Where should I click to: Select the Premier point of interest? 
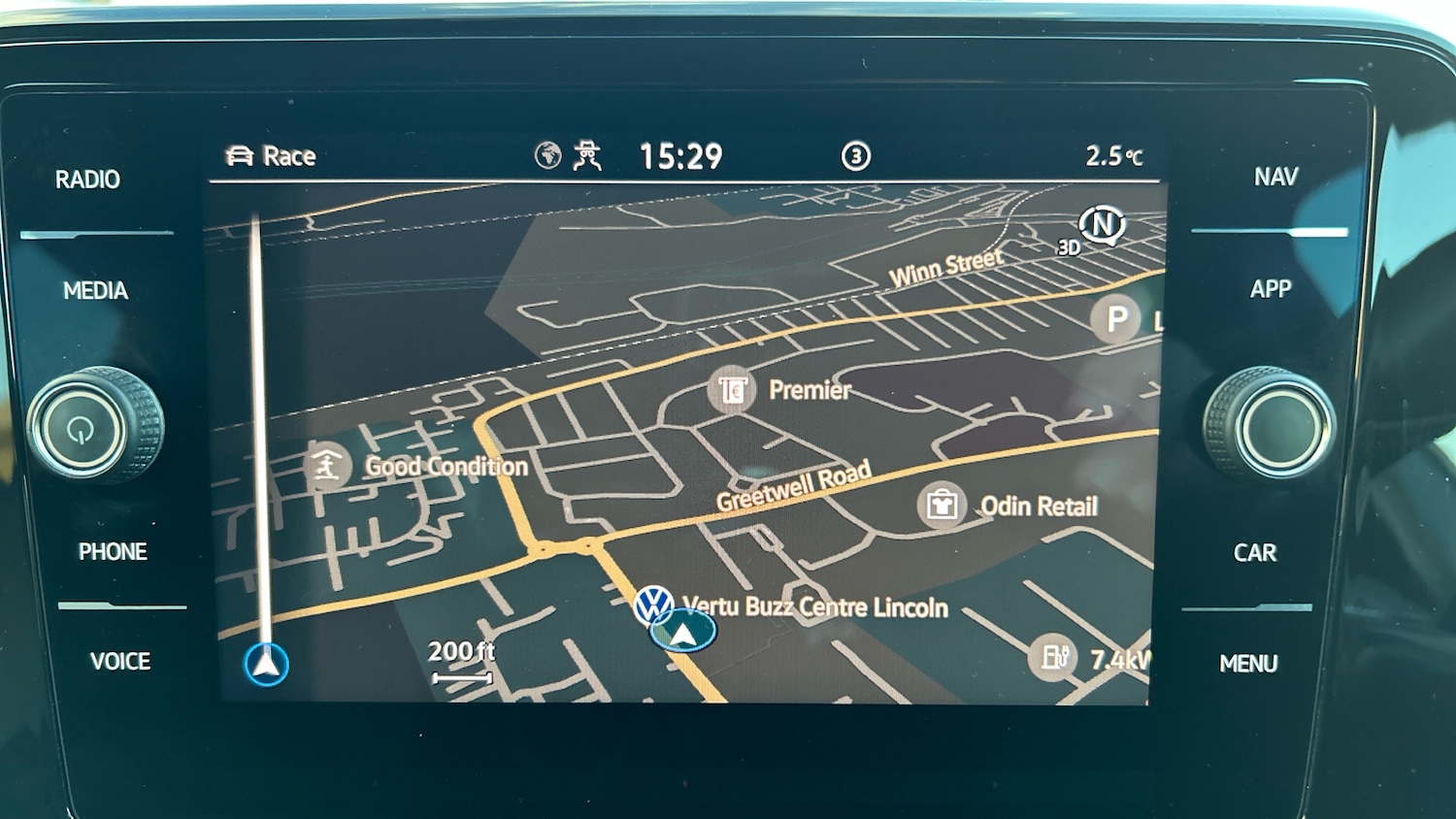tap(732, 390)
